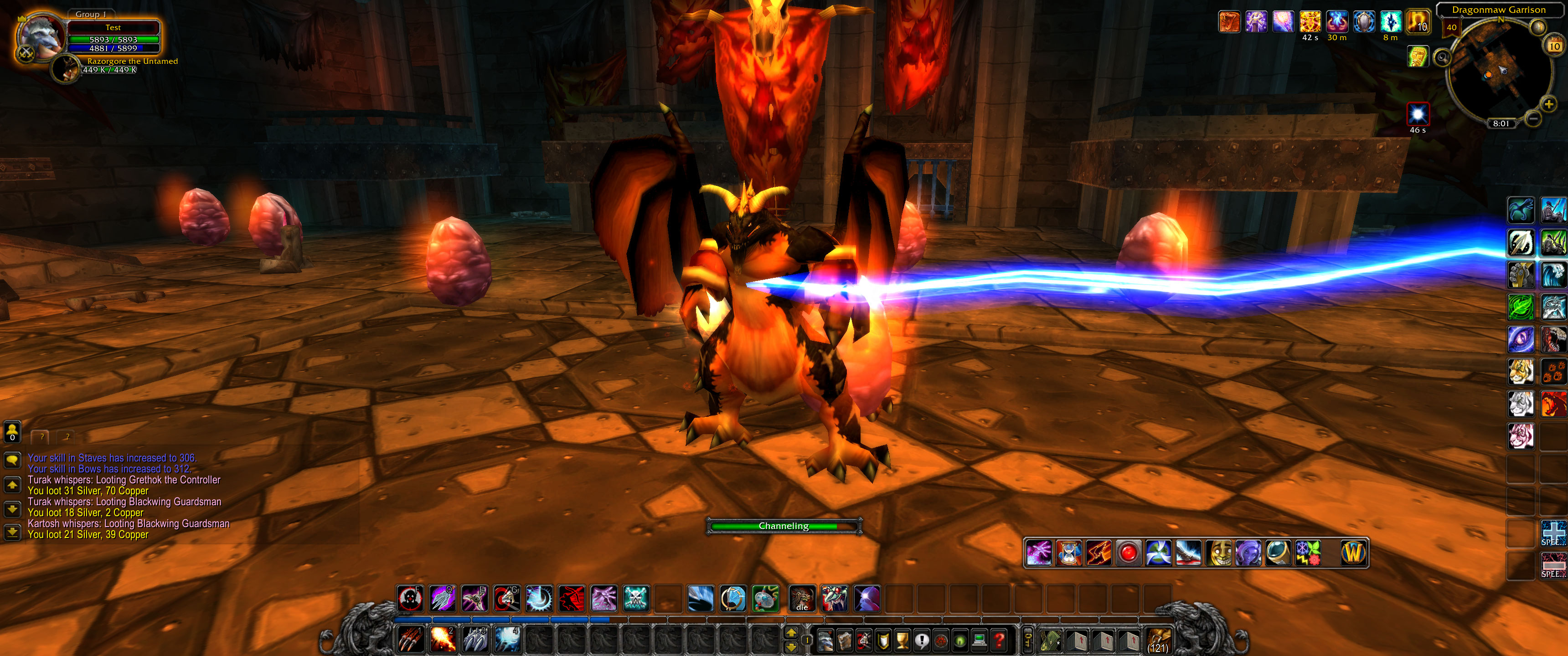Select Razorgore the Untamed's target frame
The image size is (1568, 656).
(109, 67)
